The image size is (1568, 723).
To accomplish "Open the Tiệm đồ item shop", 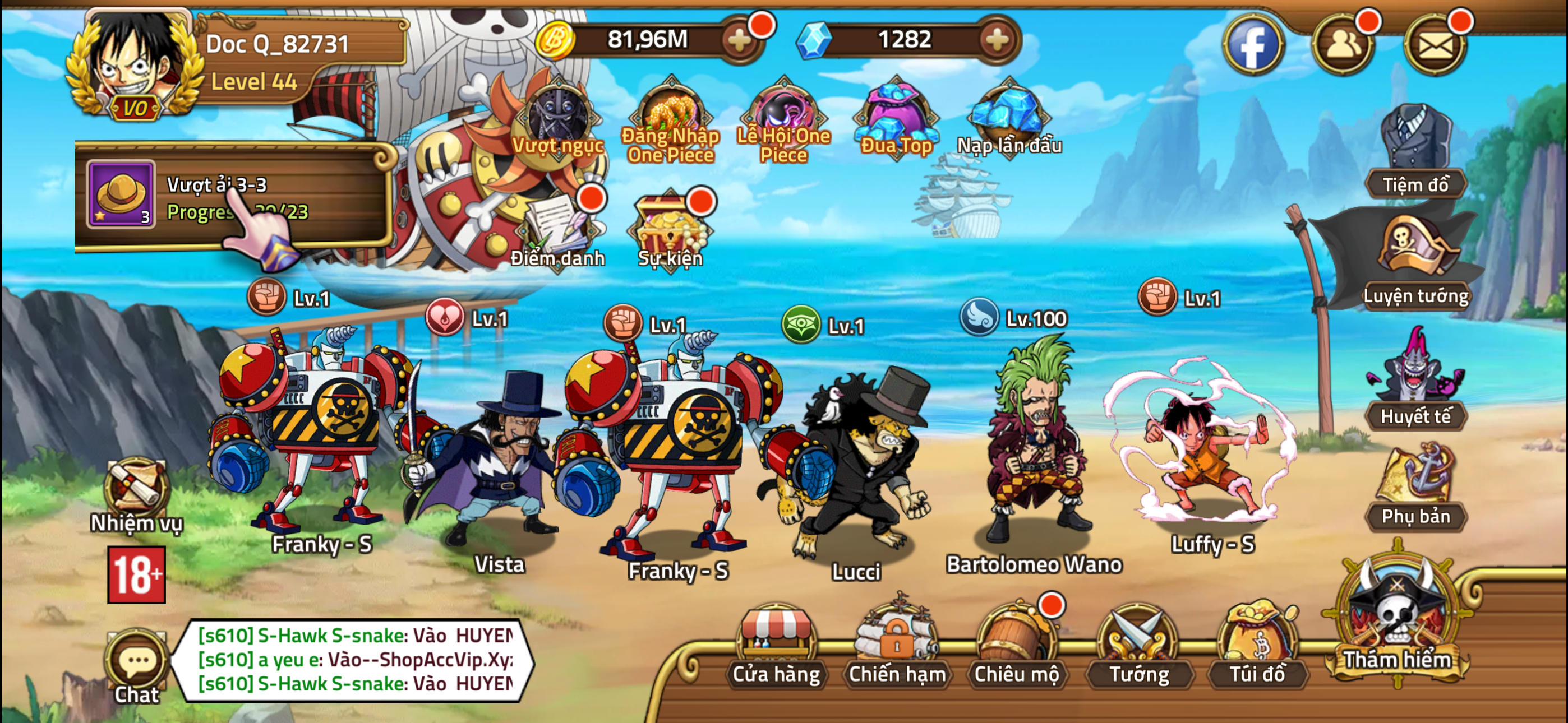I will pyautogui.click(x=1418, y=140).
